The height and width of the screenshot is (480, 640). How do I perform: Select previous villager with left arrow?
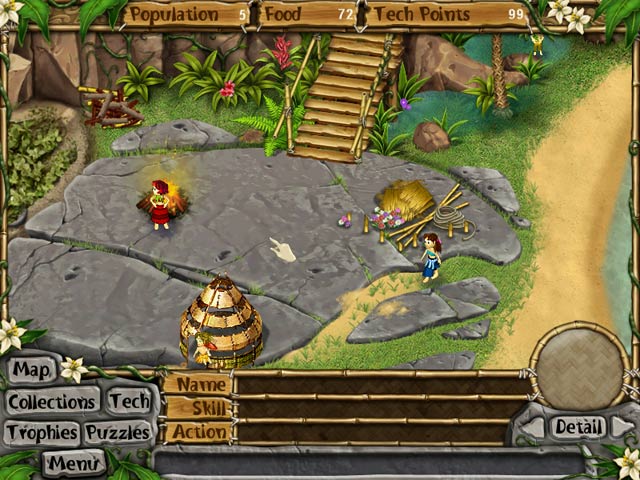[x=535, y=427]
